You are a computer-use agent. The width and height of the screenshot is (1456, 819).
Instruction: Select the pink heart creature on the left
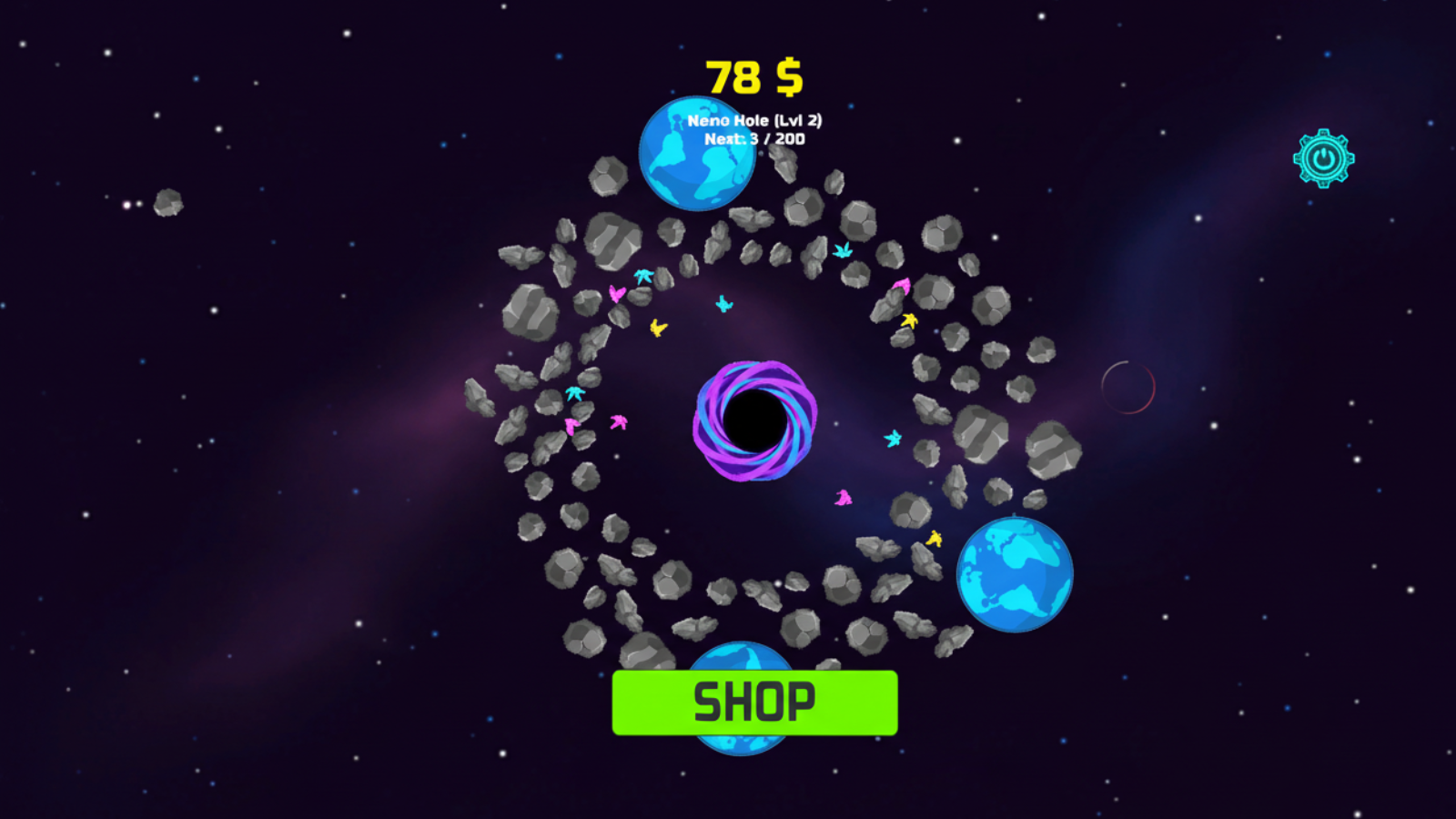tap(616, 294)
